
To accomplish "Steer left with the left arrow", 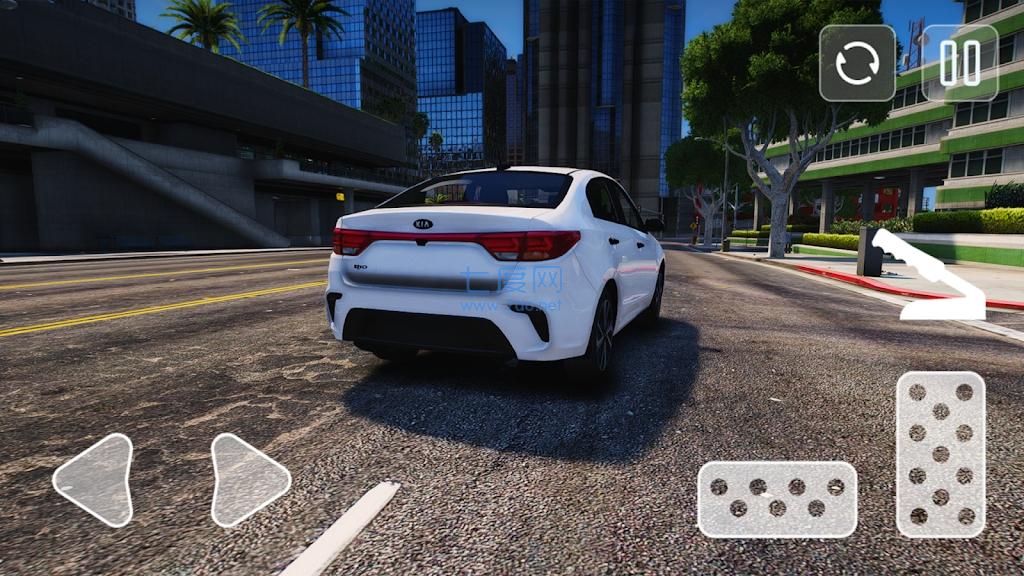I will click(x=94, y=480).
